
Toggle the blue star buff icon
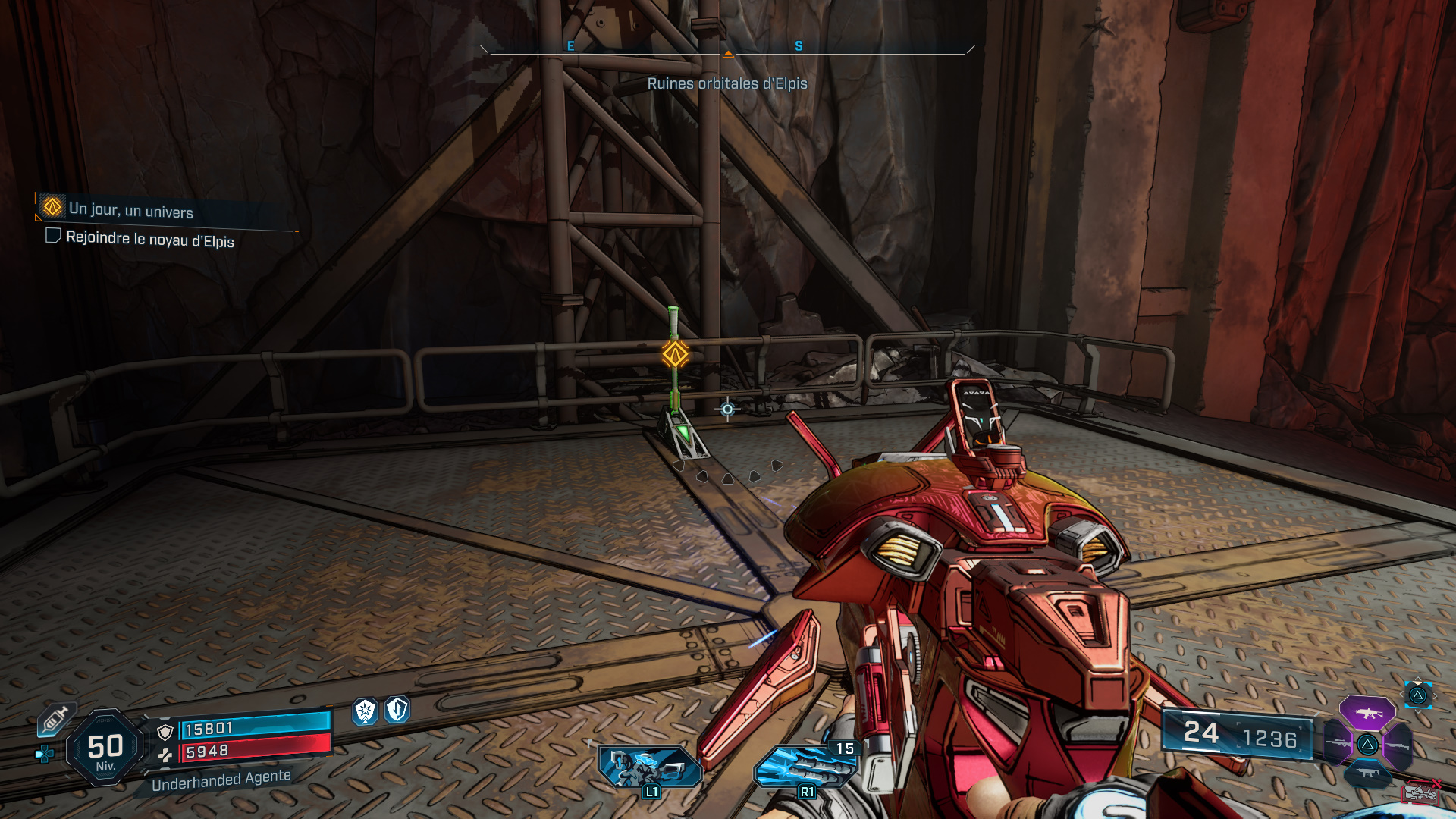tap(365, 712)
